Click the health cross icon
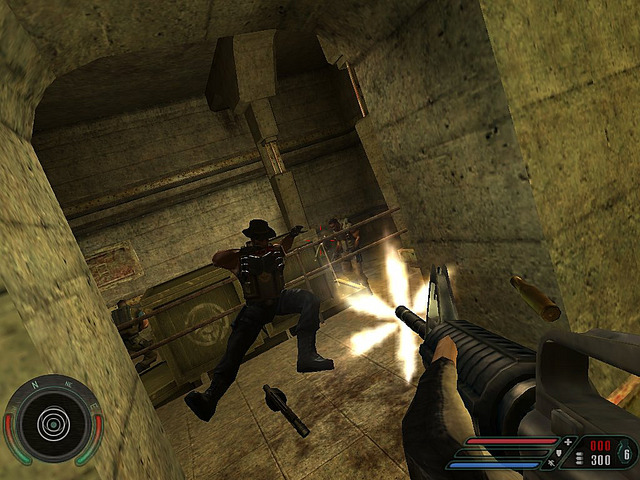The width and height of the screenshot is (640, 480). click(x=569, y=441)
